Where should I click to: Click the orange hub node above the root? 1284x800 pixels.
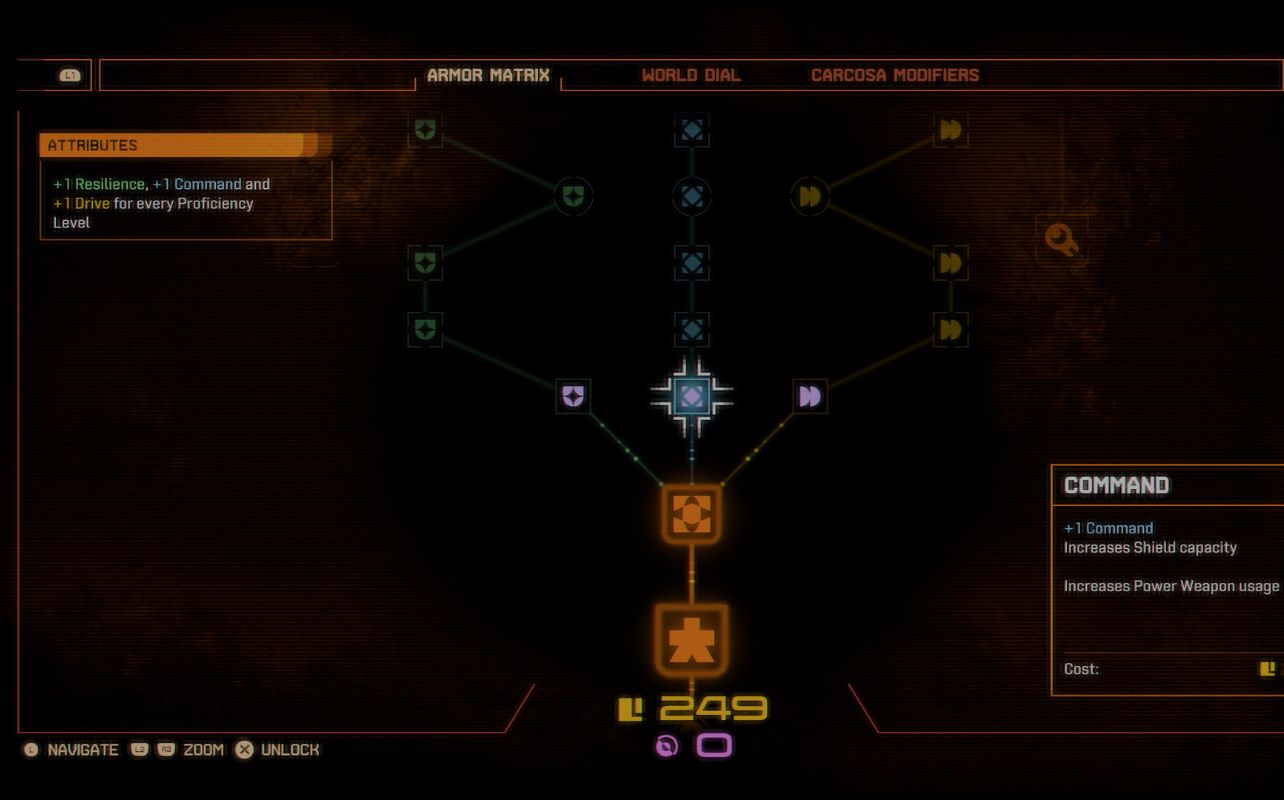[x=691, y=514]
